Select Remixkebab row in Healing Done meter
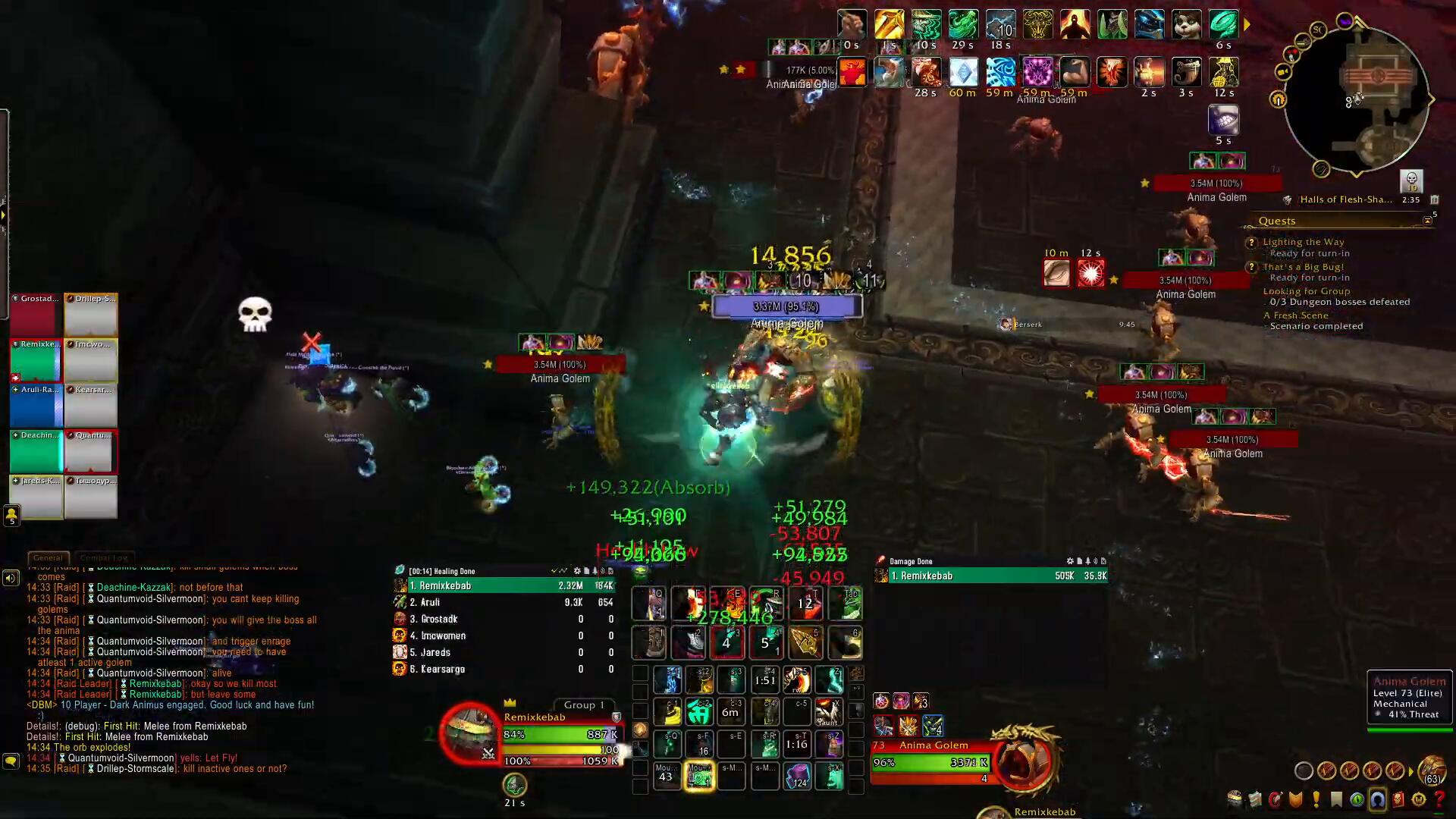Image resolution: width=1456 pixels, height=819 pixels. (504, 585)
